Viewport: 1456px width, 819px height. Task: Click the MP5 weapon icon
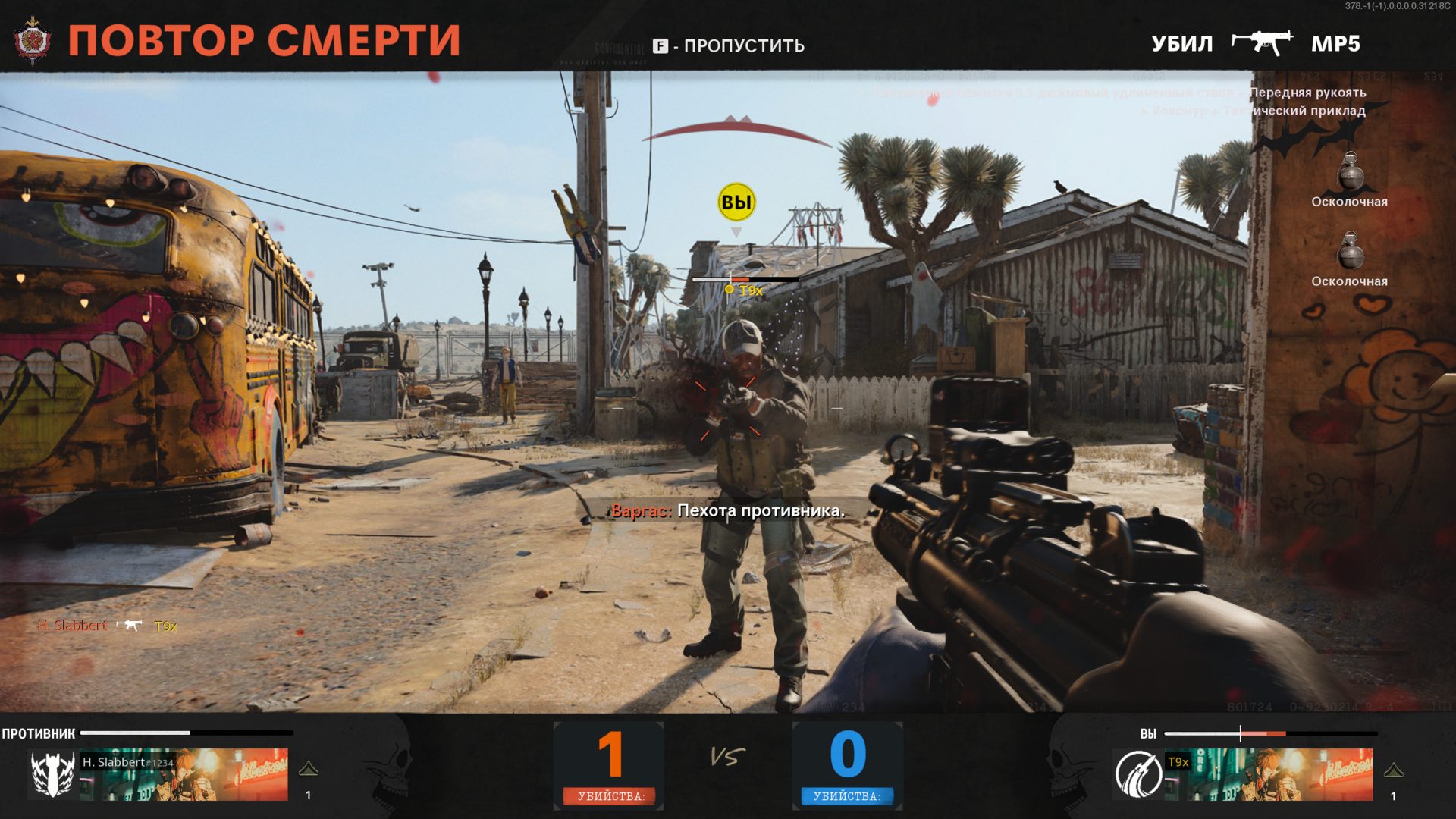[x=1262, y=42]
